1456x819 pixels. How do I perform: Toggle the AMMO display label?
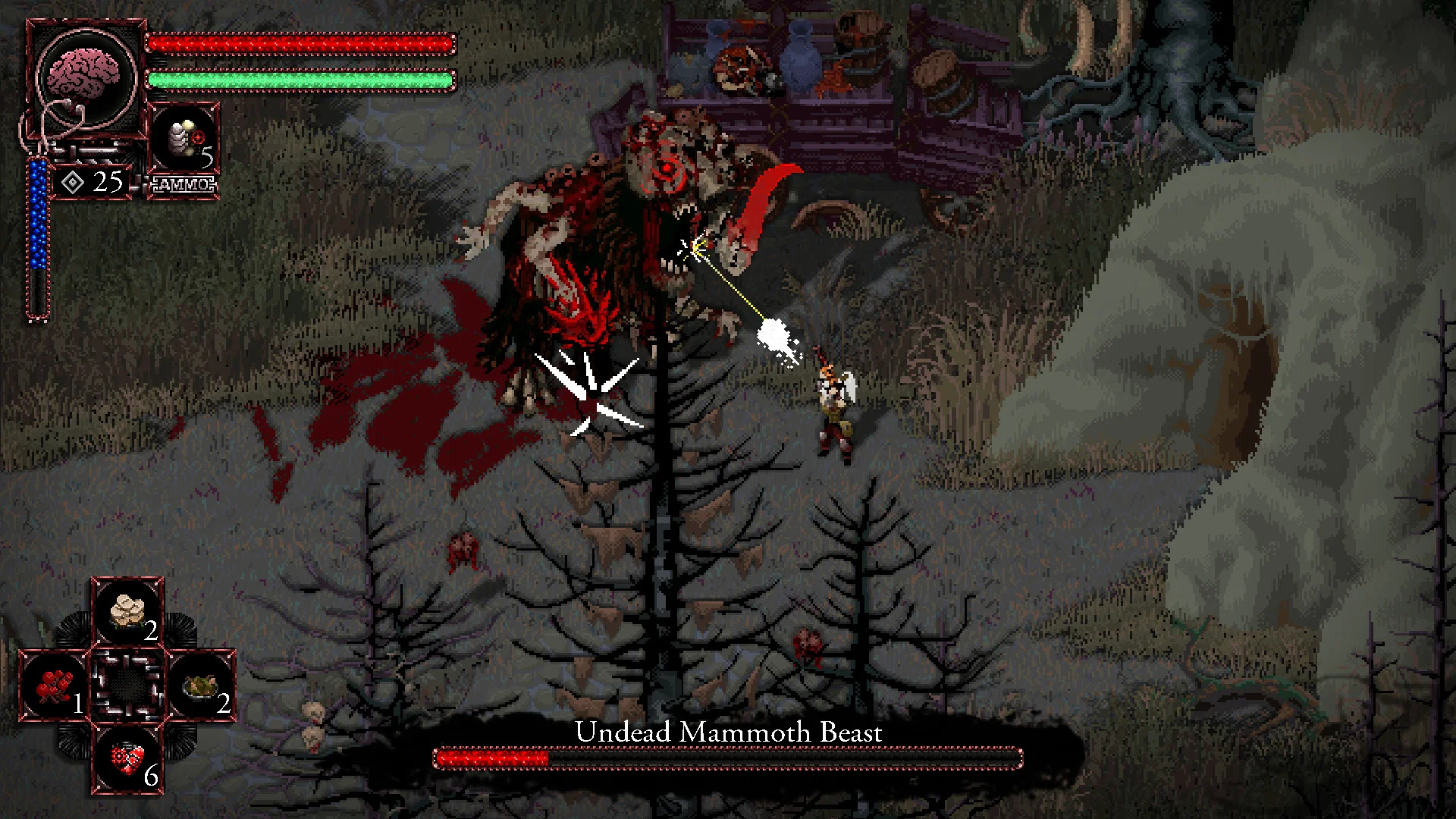point(183,182)
